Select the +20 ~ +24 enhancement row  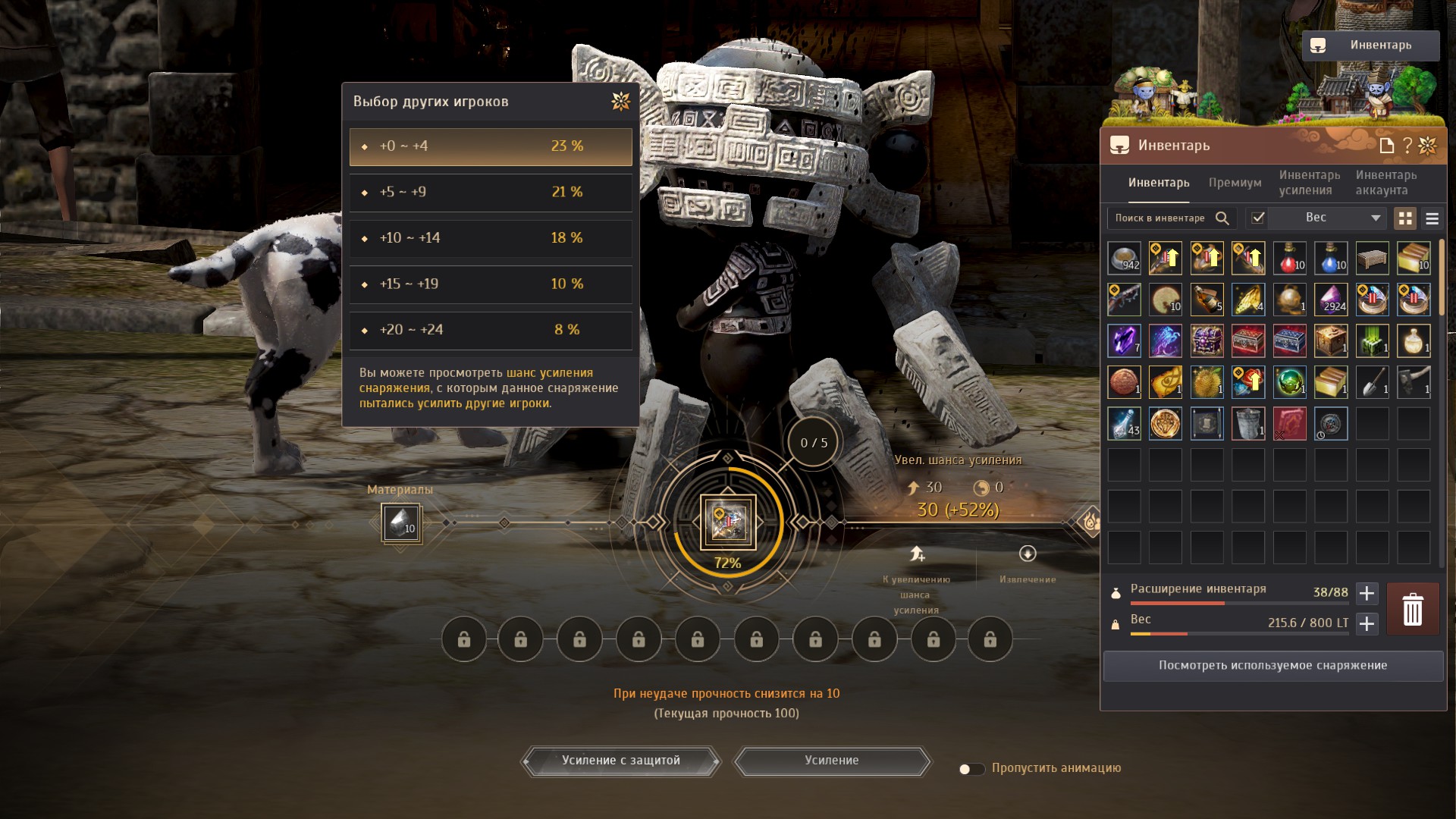point(490,330)
